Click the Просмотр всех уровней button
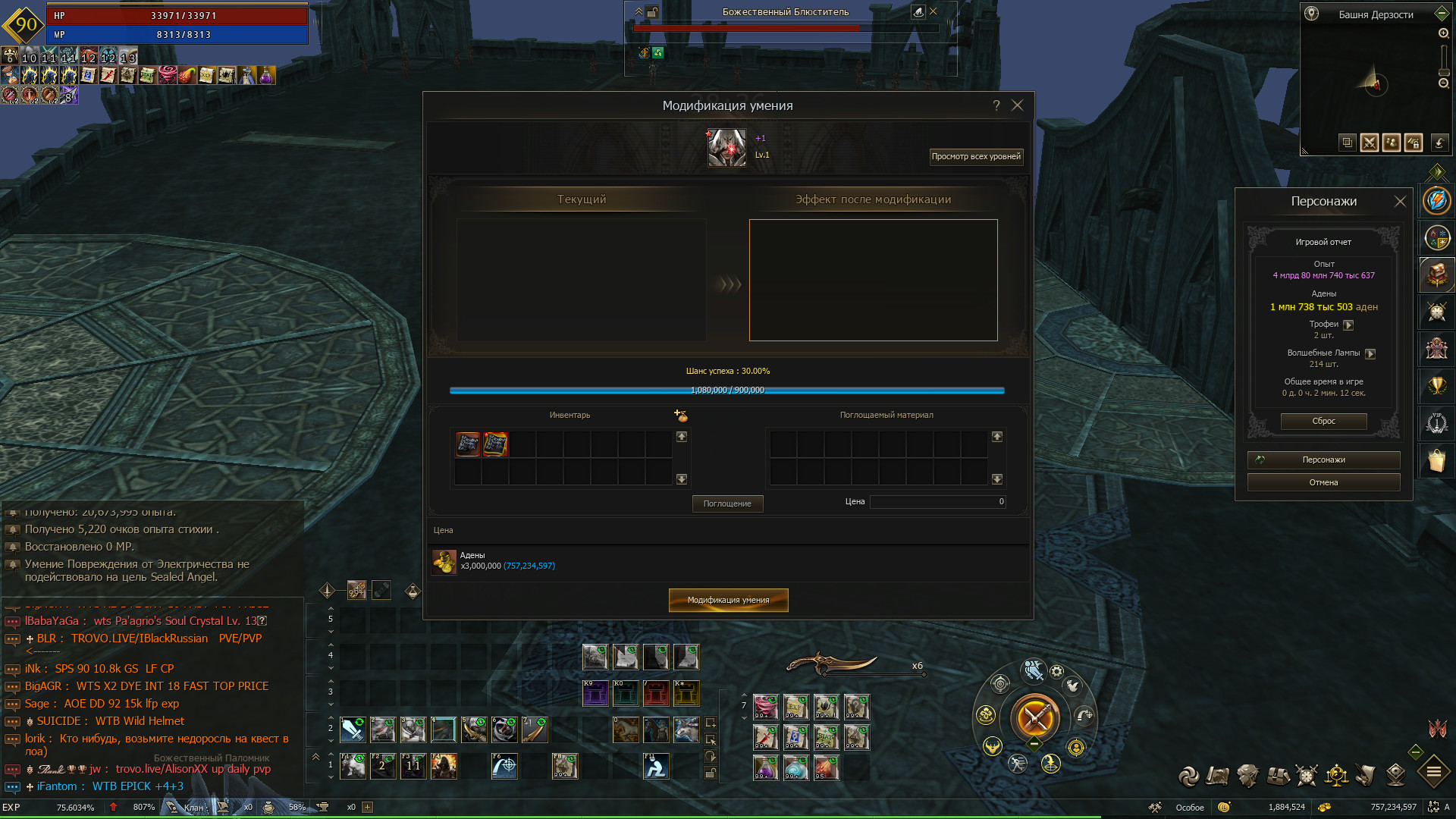Viewport: 1456px width, 819px height. pos(976,156)
